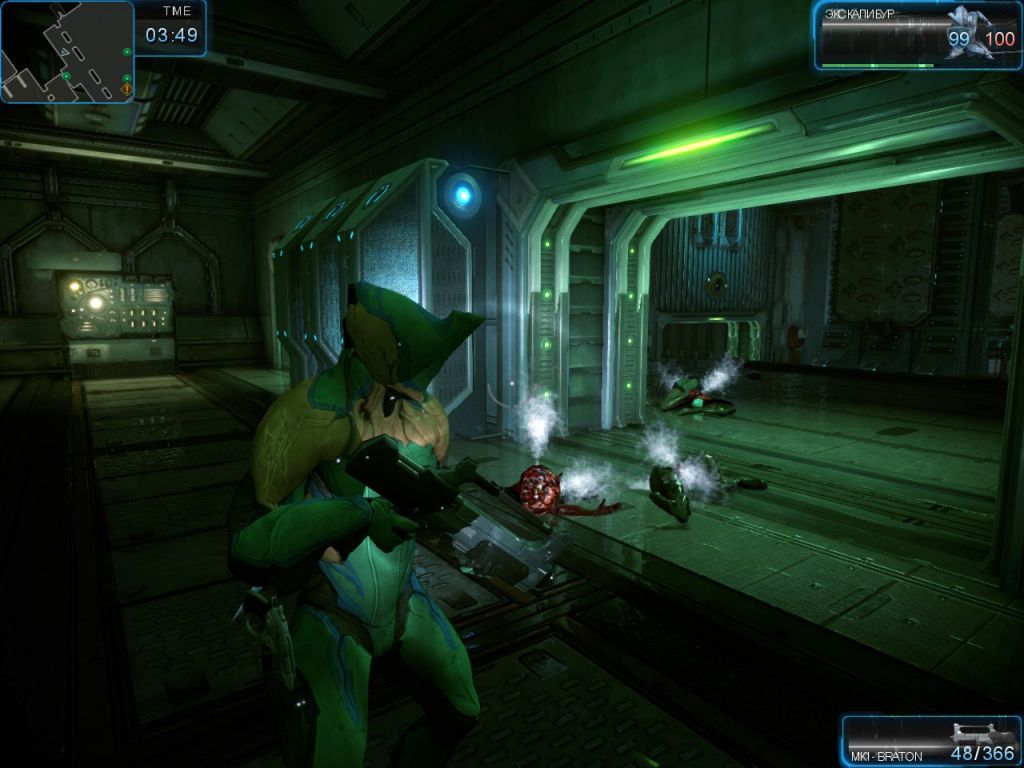Click the orange objective marker on the minimap
This screenshot has height=768, width=1024.
click(126, 90)
